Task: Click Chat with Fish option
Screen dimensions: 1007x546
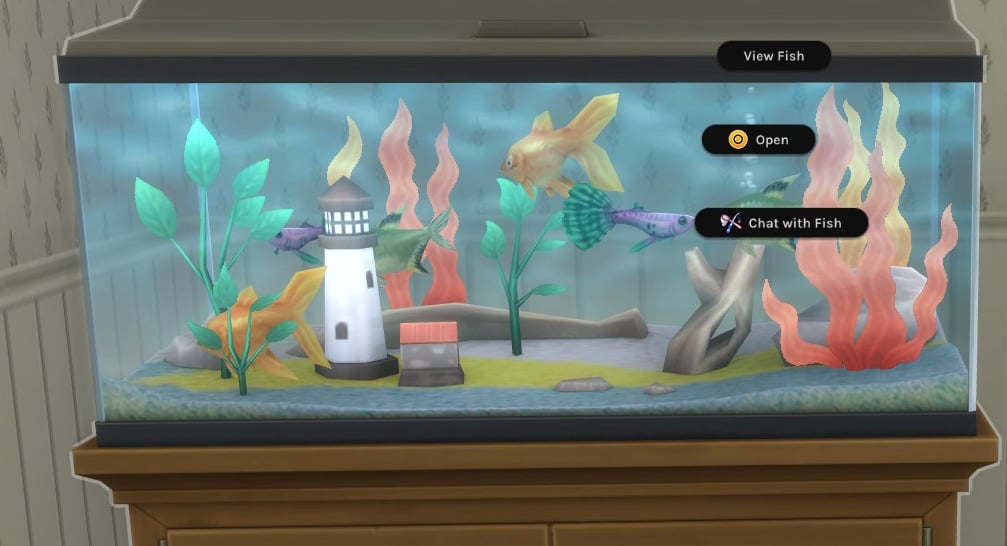Action: click(x=781, y=223)
